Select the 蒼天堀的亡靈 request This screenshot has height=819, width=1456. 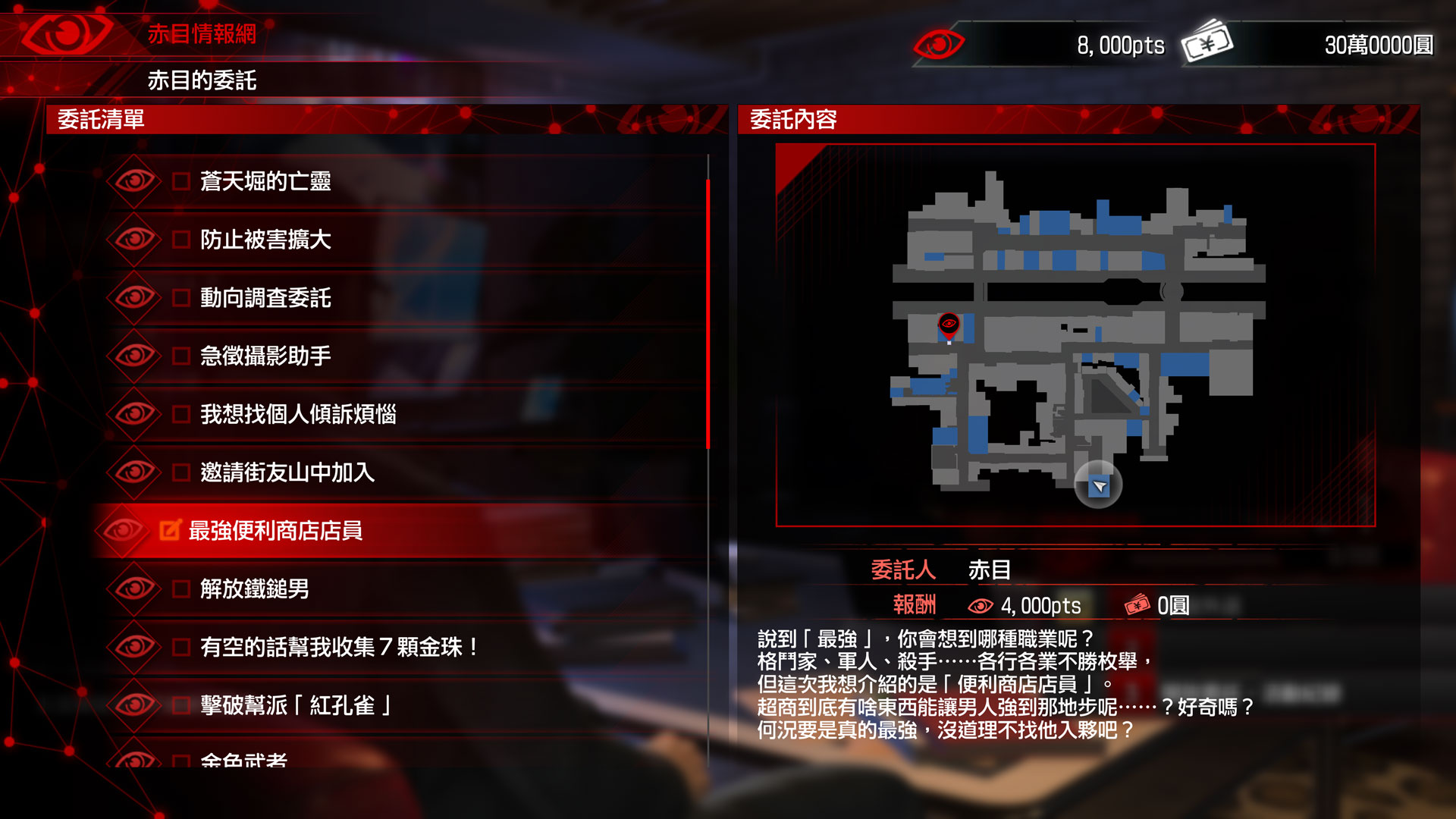point(265,181)
